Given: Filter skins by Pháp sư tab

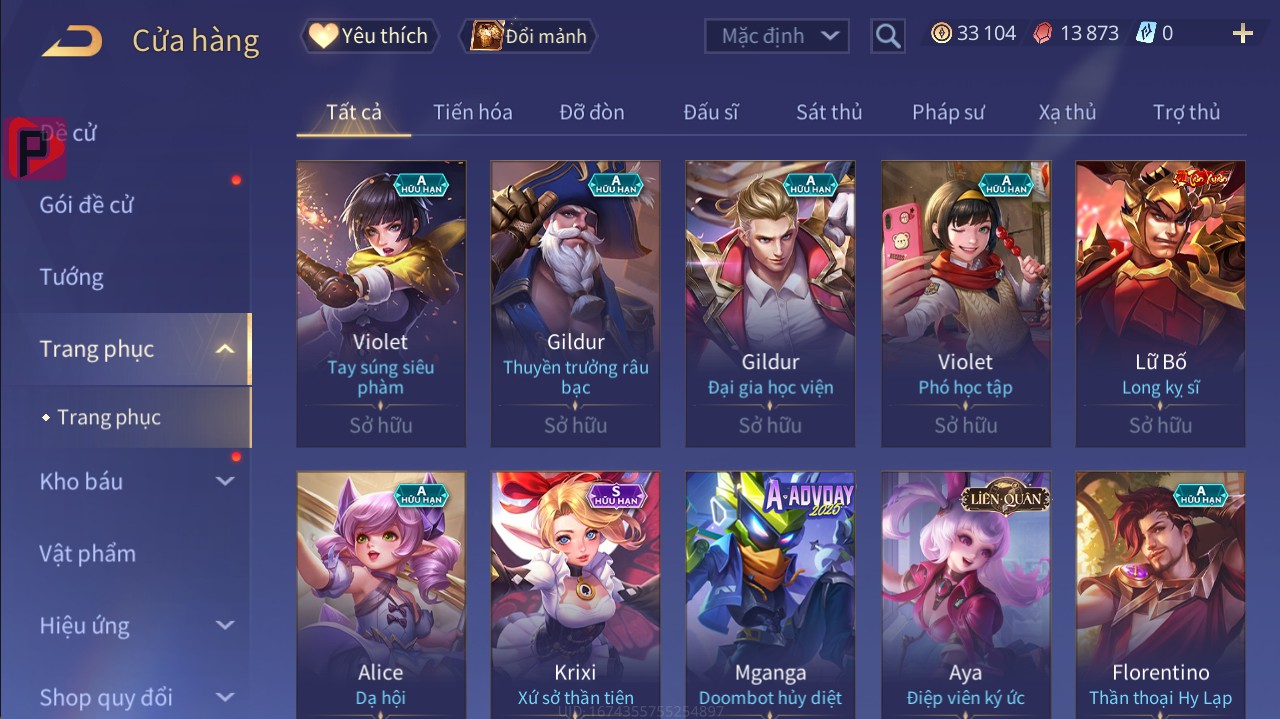Looking at the screenshot, I should [x=948, y=112].
